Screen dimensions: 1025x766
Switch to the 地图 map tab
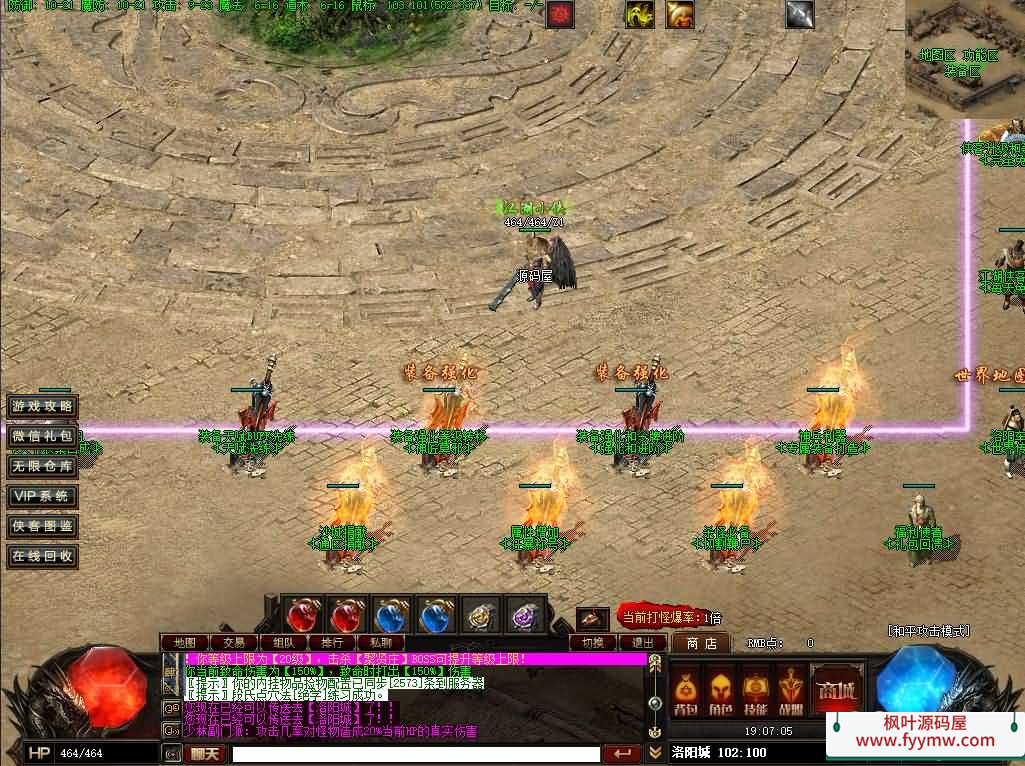[185, 642]
